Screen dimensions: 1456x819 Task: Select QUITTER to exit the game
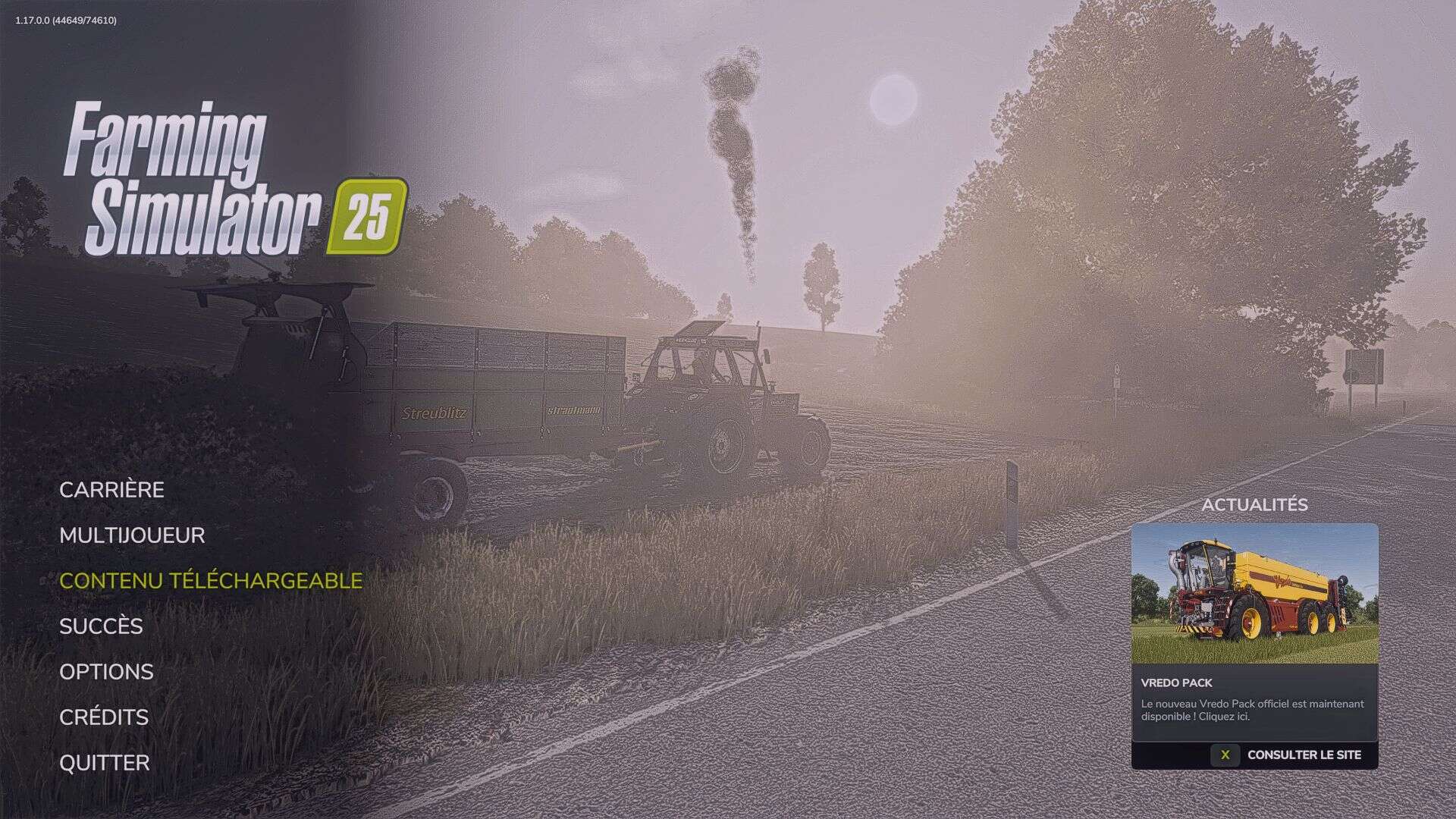tap(105, 763)
